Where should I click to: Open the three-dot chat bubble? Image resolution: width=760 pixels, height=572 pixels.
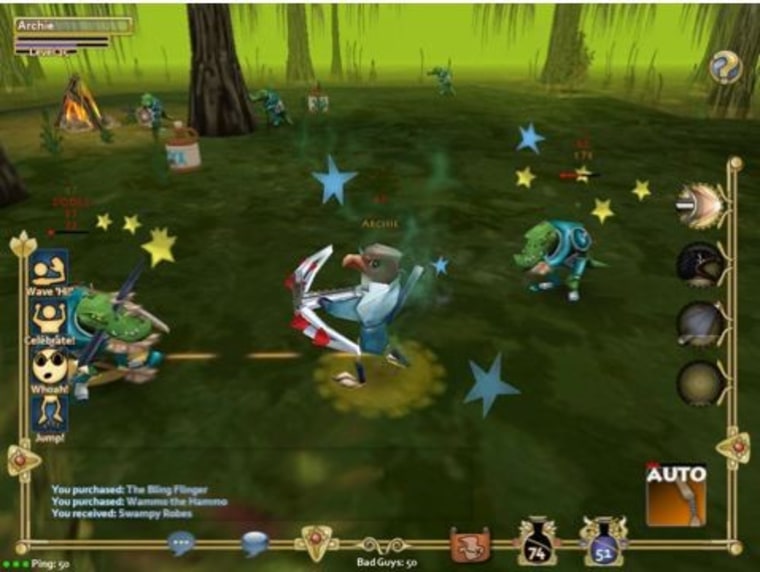[x=181, y=543]
